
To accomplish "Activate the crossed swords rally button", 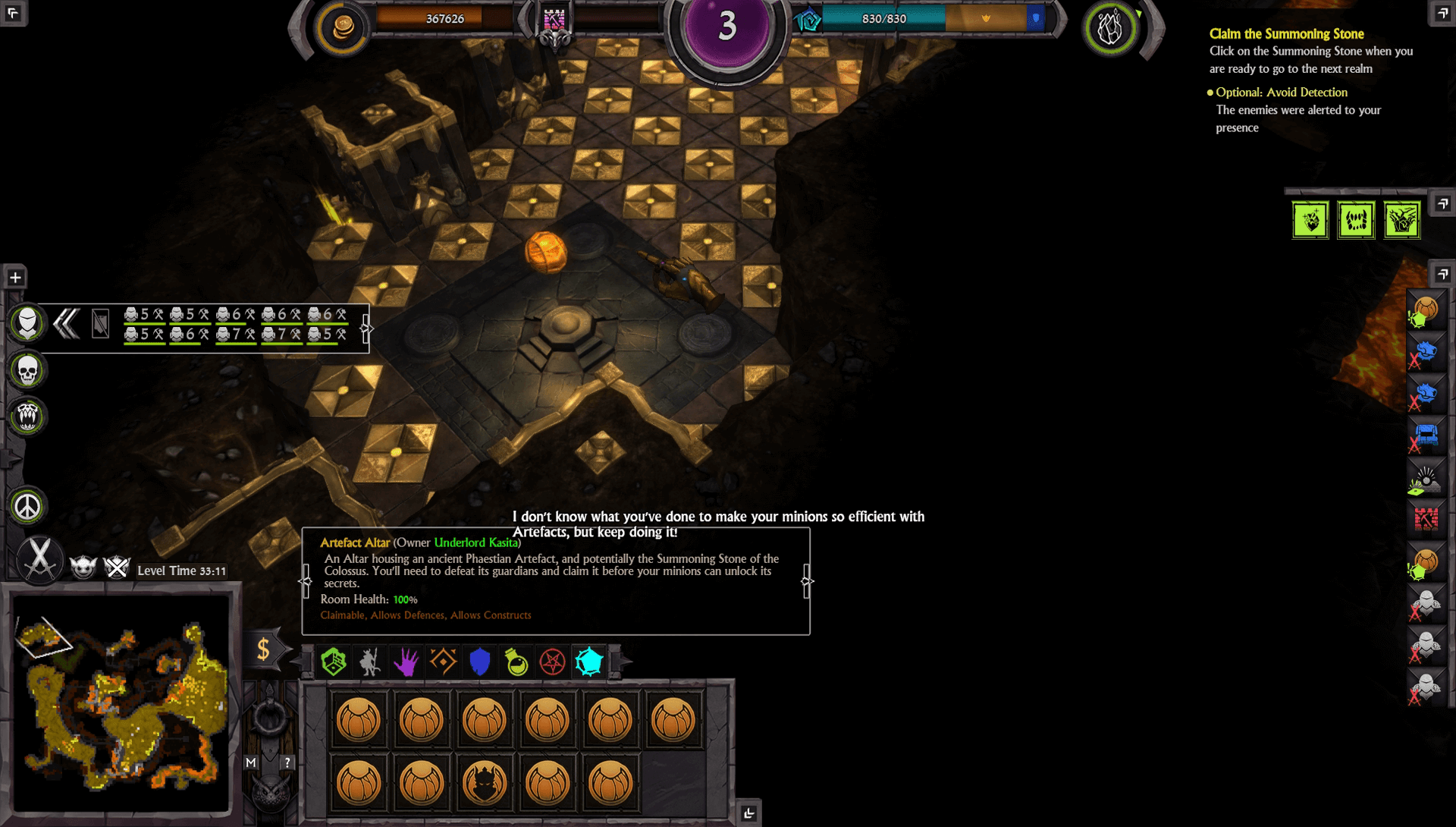I will (39, 559).
